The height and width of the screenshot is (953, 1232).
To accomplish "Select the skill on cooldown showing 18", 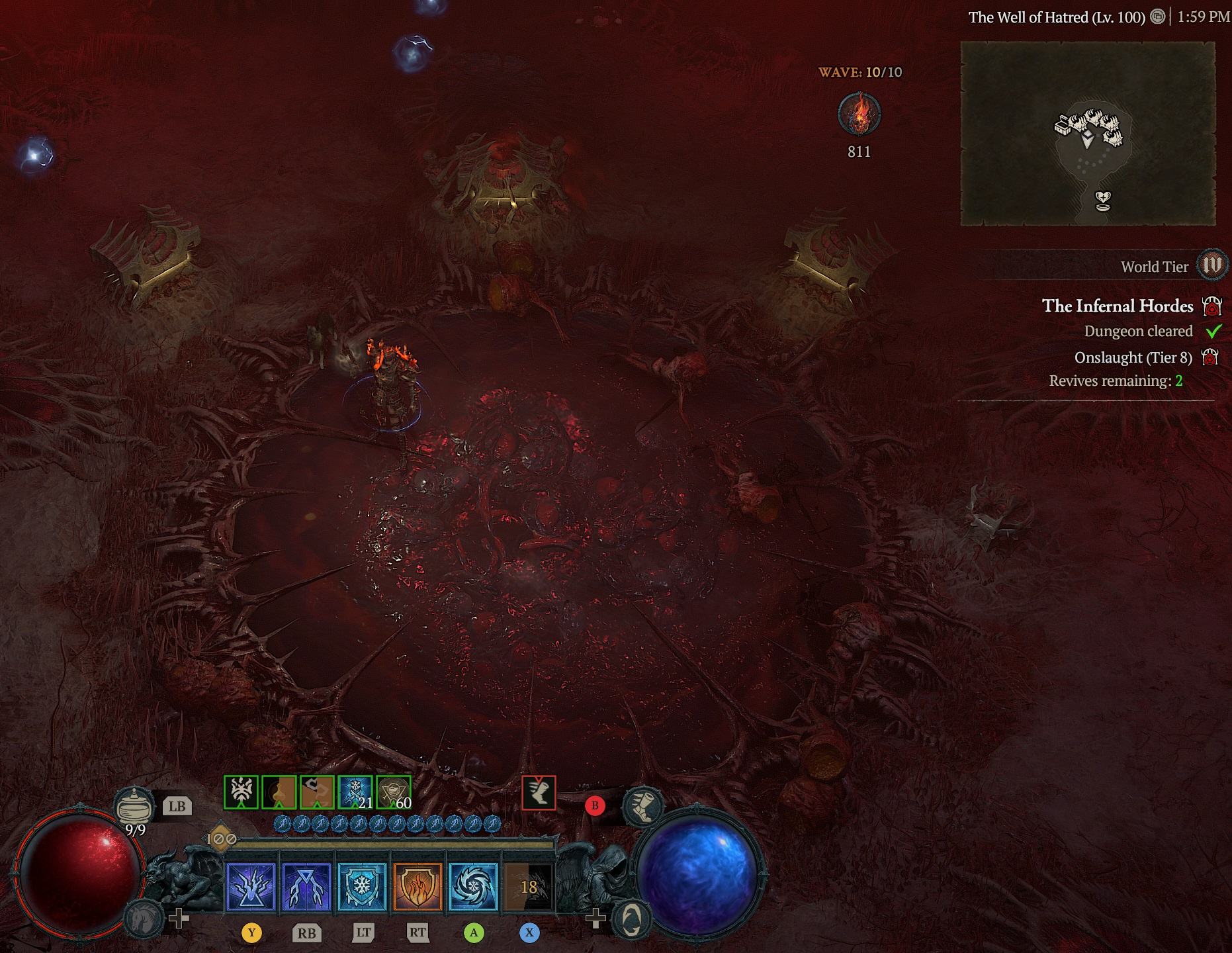I will pyautogui.click(x=528, y=886).
